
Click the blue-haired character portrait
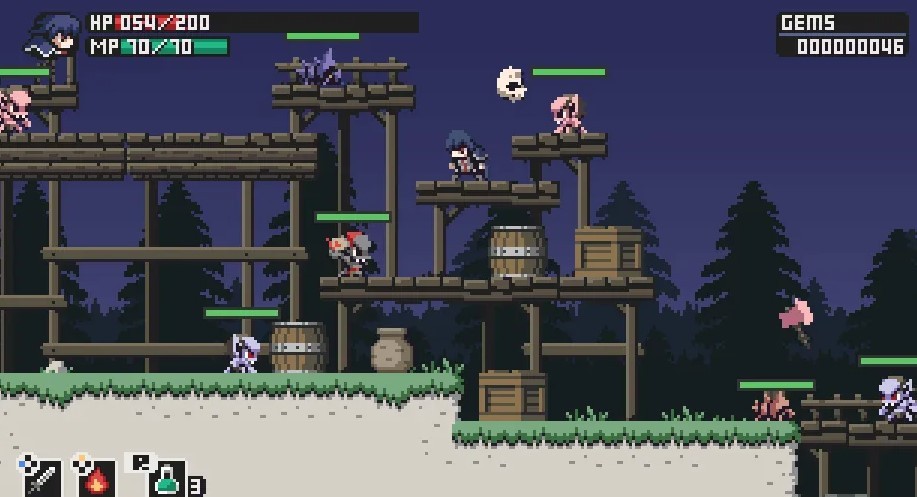[55, 36]
